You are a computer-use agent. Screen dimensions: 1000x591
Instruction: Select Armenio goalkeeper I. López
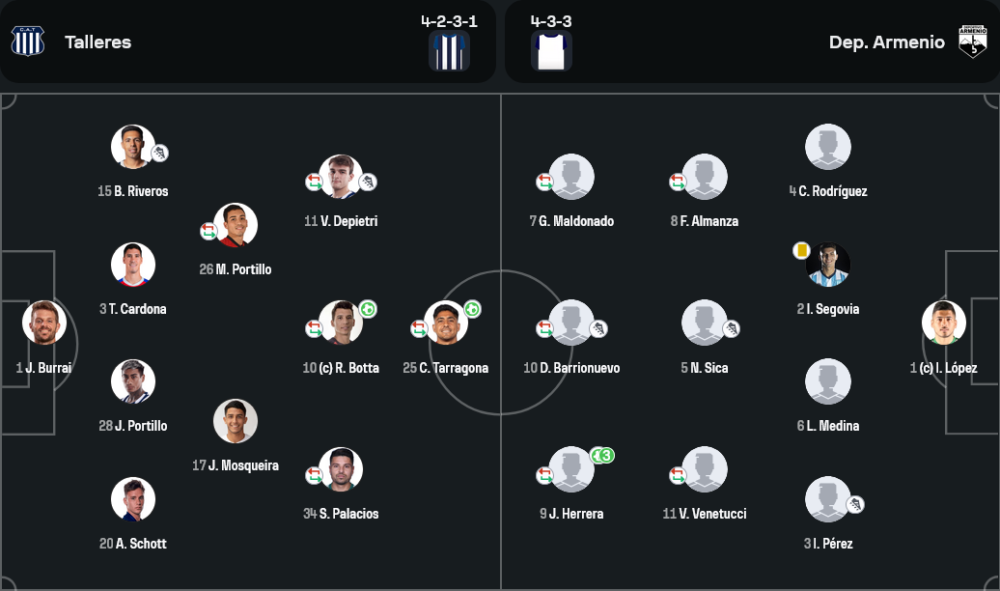pos(943,323)
